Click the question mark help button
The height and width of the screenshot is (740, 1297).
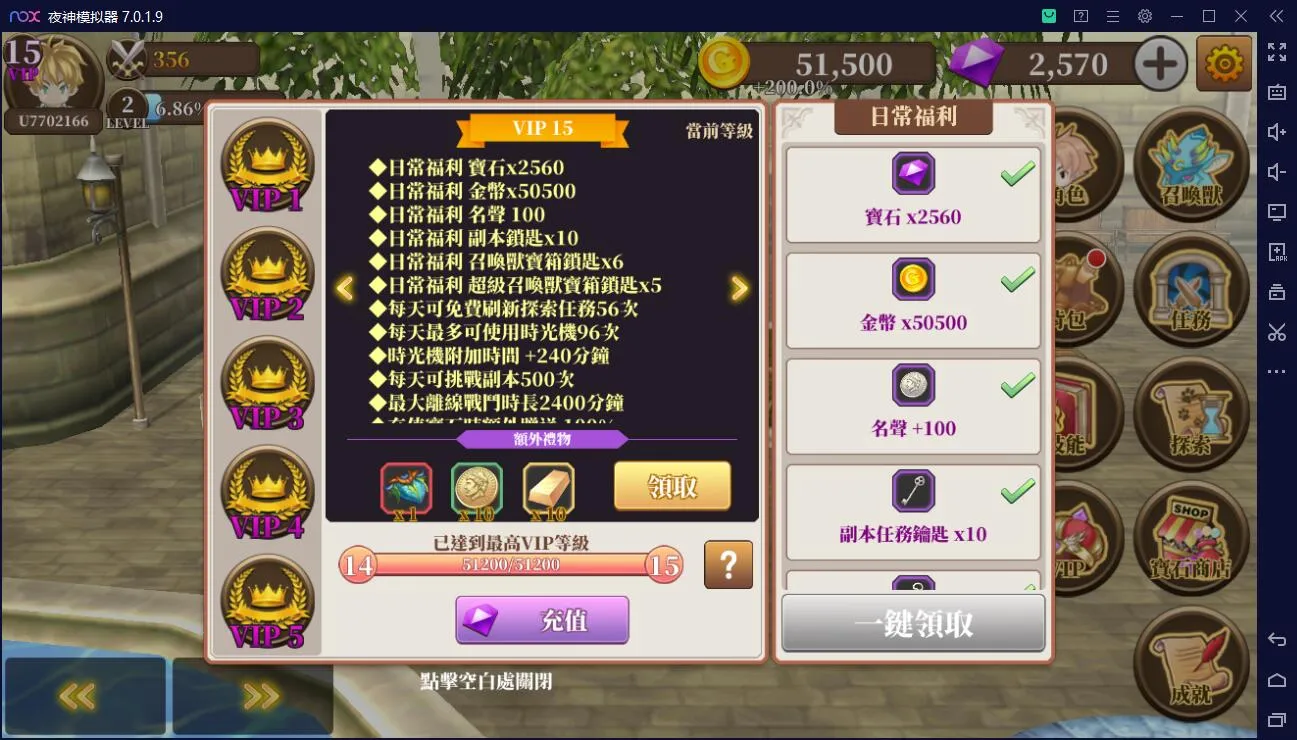click(x=728, y=565)
